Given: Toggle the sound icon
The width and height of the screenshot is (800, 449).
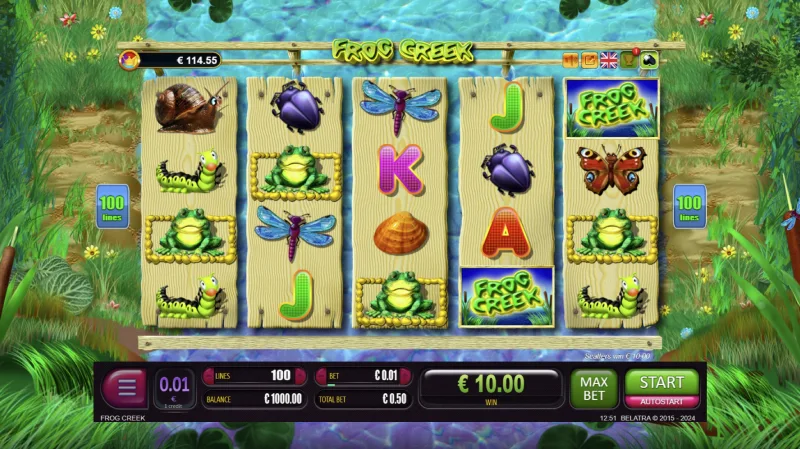Looking at the screenshot, I should 572,60.
